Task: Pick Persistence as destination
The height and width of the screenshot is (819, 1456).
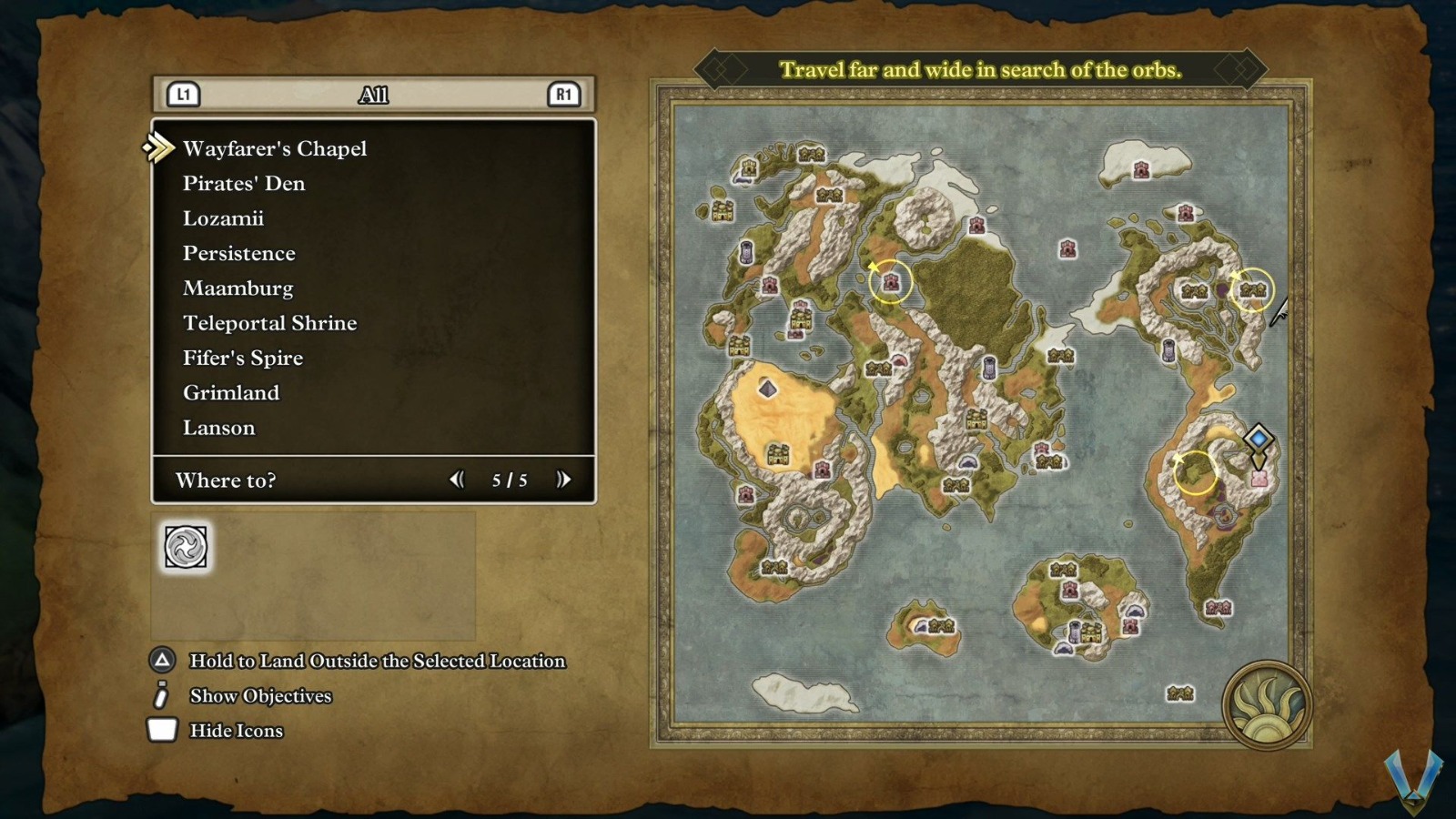Action: (238, 253)
